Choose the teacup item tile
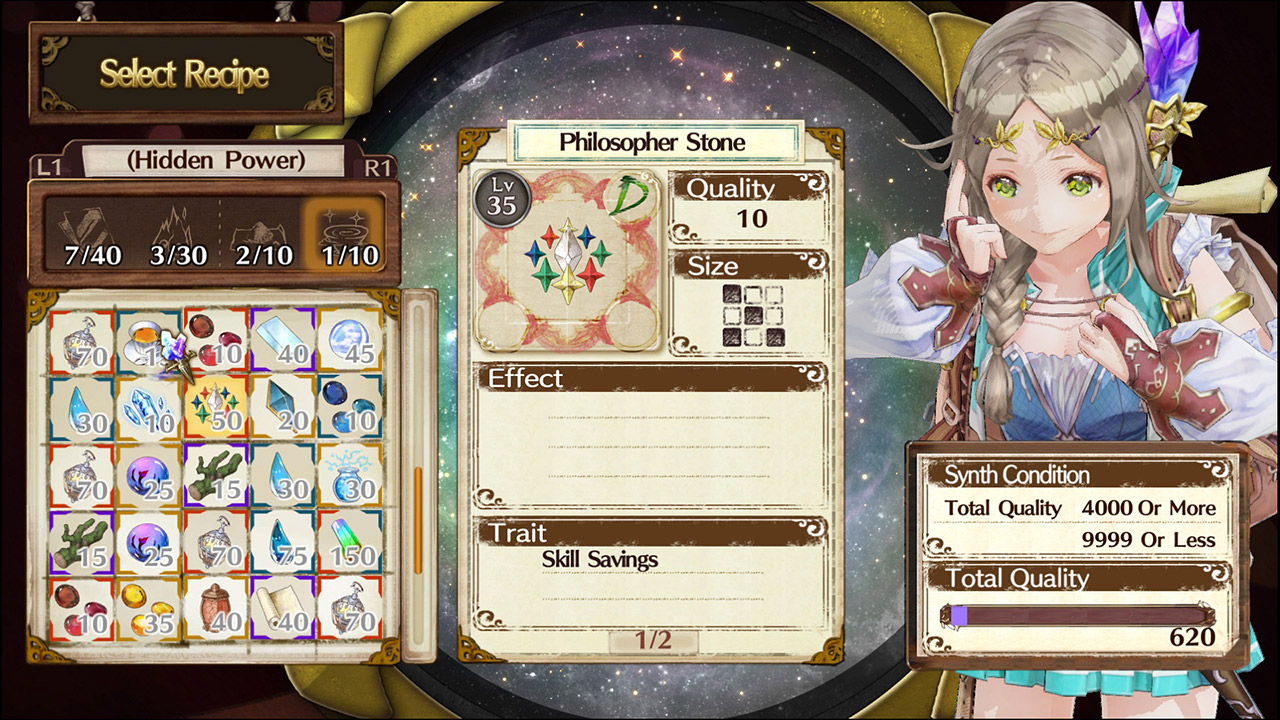The width and height of the screenshot is (1280, 720). (148, 341)
